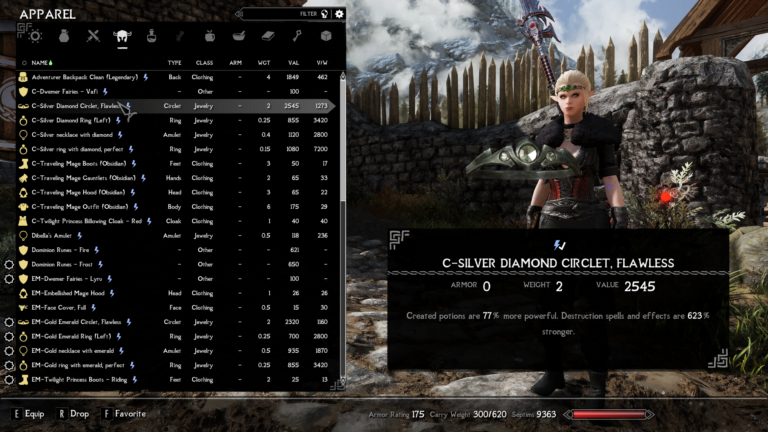Select C-Silver necklace with diamond
The image size is (768, 432).
pos(78,134)
